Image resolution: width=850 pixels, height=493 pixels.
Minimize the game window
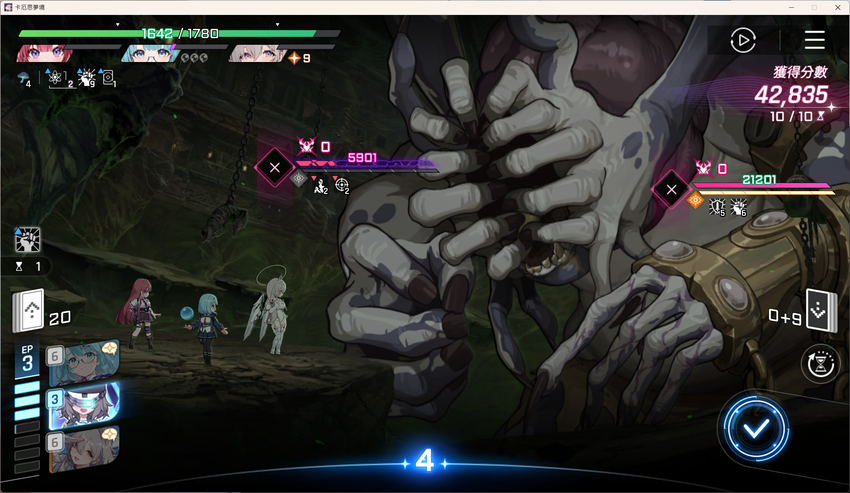(x=790, y=7)
